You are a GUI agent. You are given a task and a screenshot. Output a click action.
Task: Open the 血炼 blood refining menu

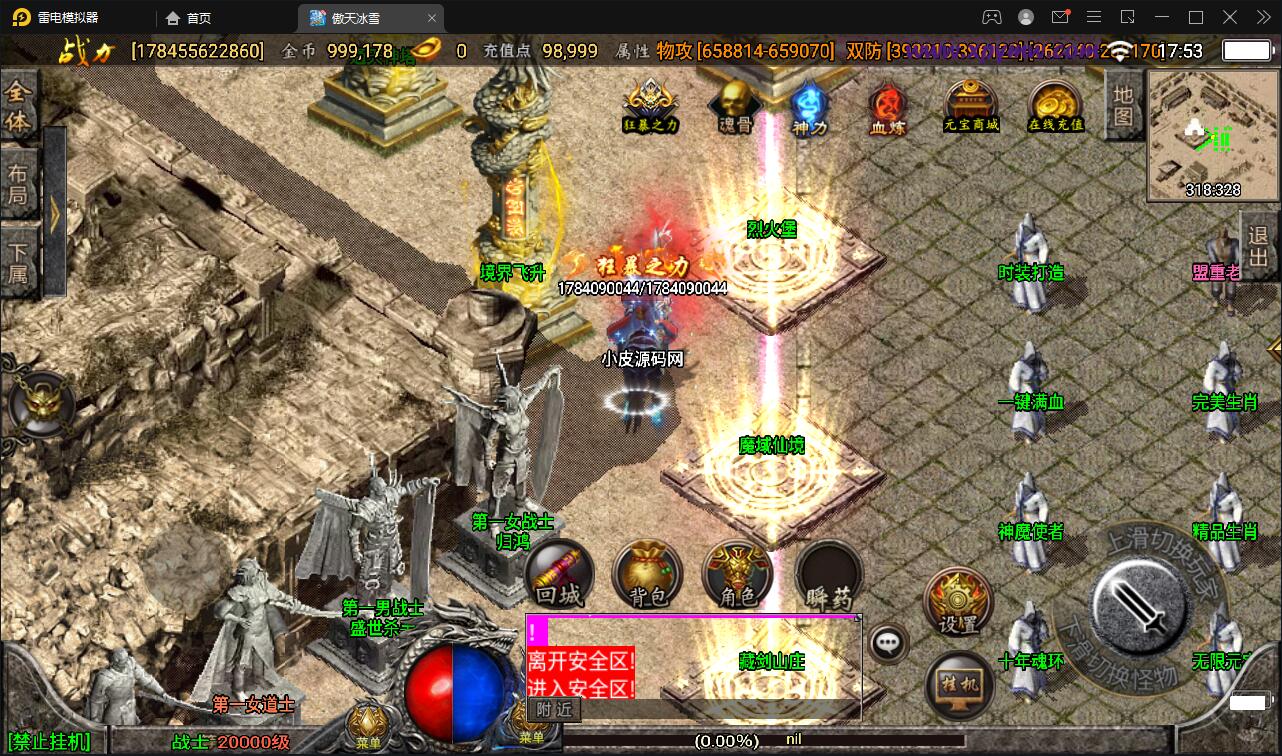point(887,105)
